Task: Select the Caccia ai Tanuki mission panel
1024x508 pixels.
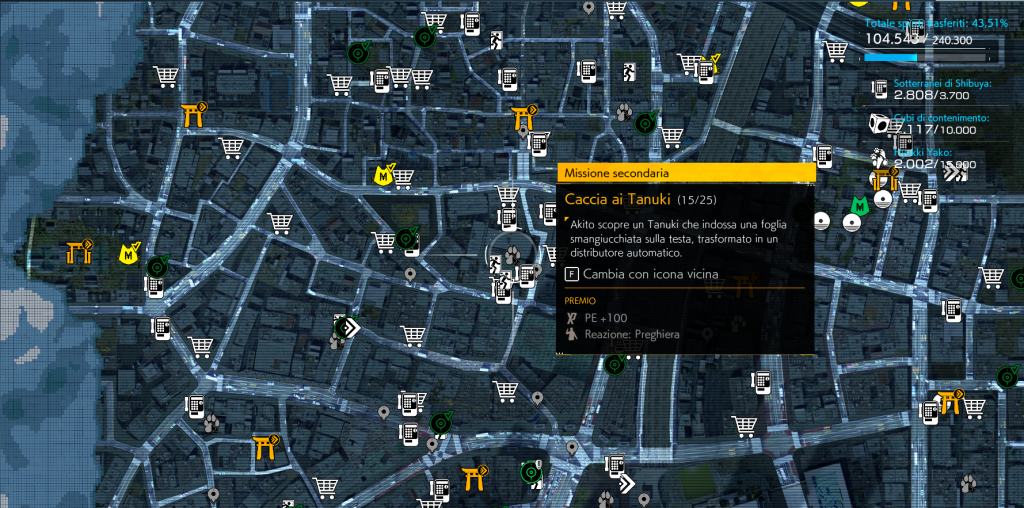Action: [684, 257]
